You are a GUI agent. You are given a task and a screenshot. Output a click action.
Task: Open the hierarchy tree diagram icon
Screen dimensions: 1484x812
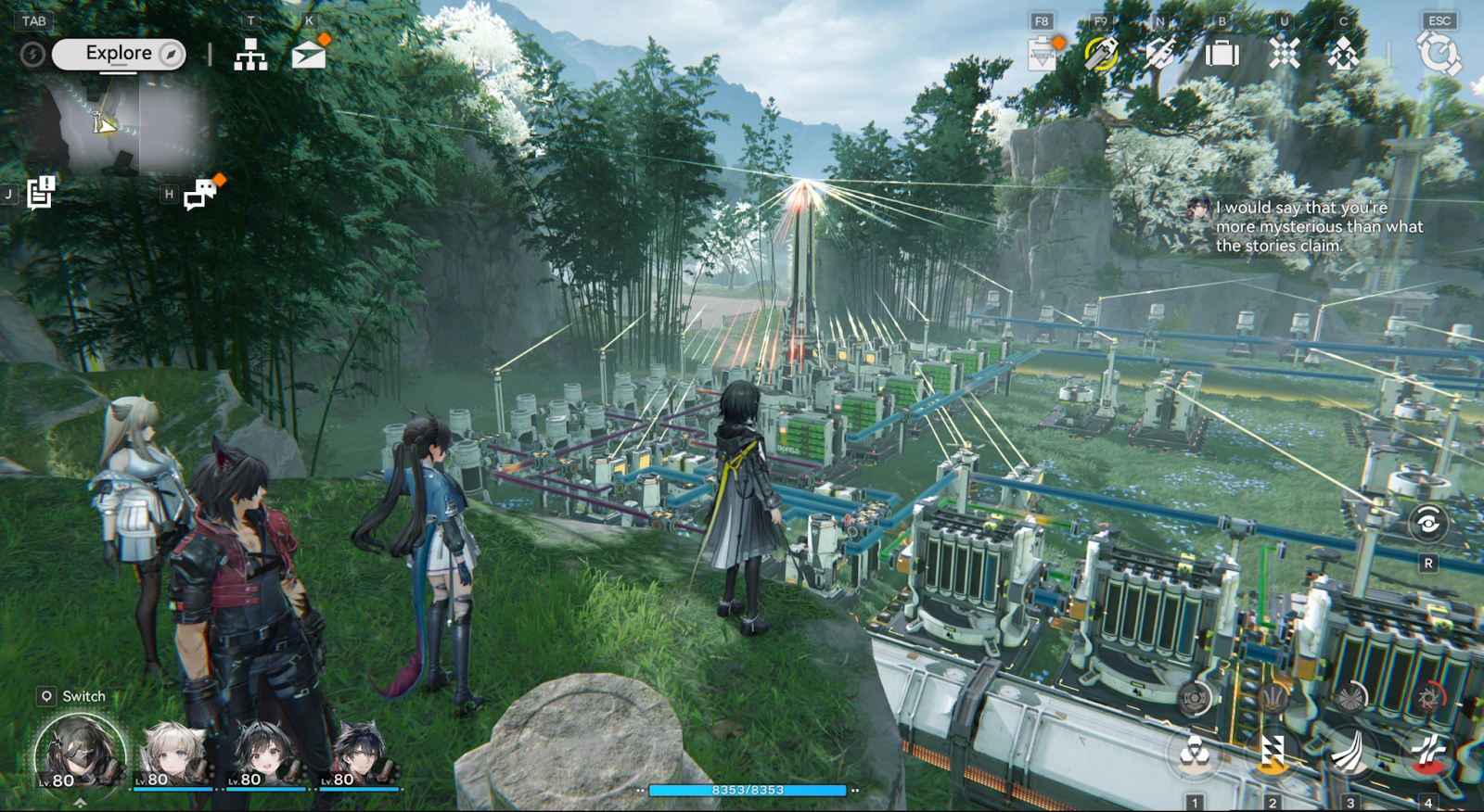pyautogui.click(x=250, y=56)
